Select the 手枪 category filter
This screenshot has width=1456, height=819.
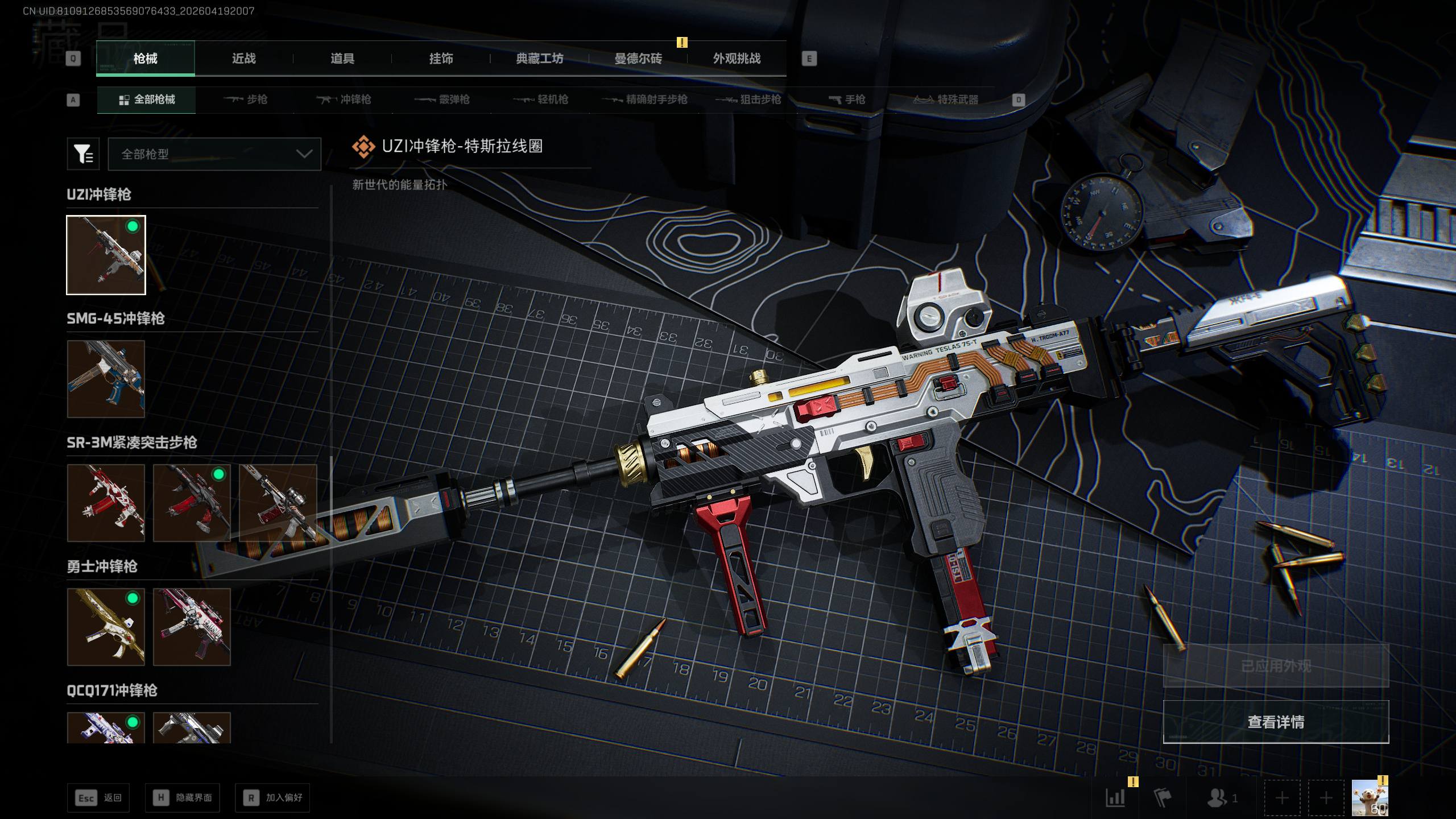pyautogui.click(x=847, y=100)
